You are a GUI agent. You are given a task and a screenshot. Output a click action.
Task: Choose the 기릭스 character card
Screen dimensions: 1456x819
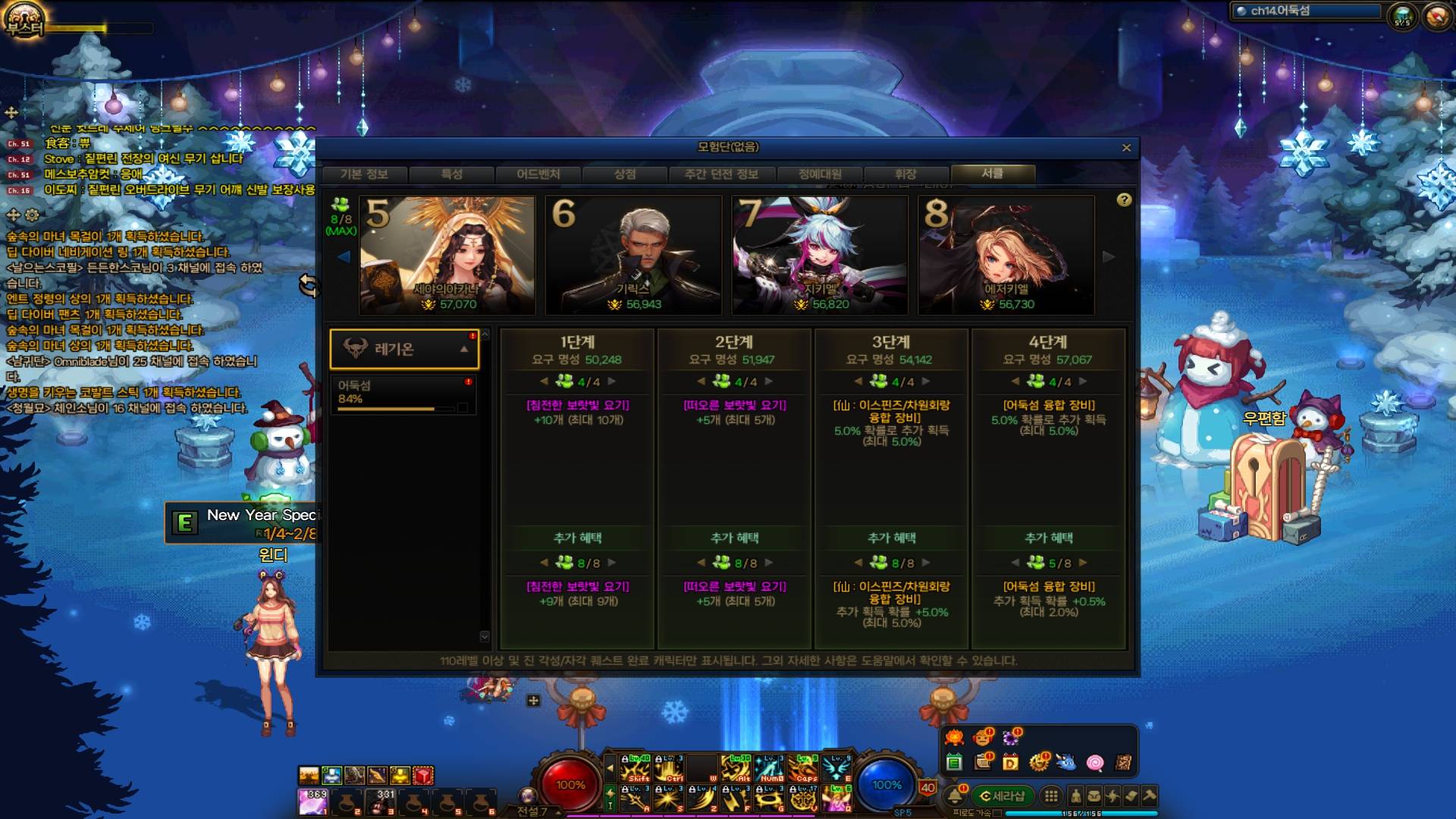633,256
